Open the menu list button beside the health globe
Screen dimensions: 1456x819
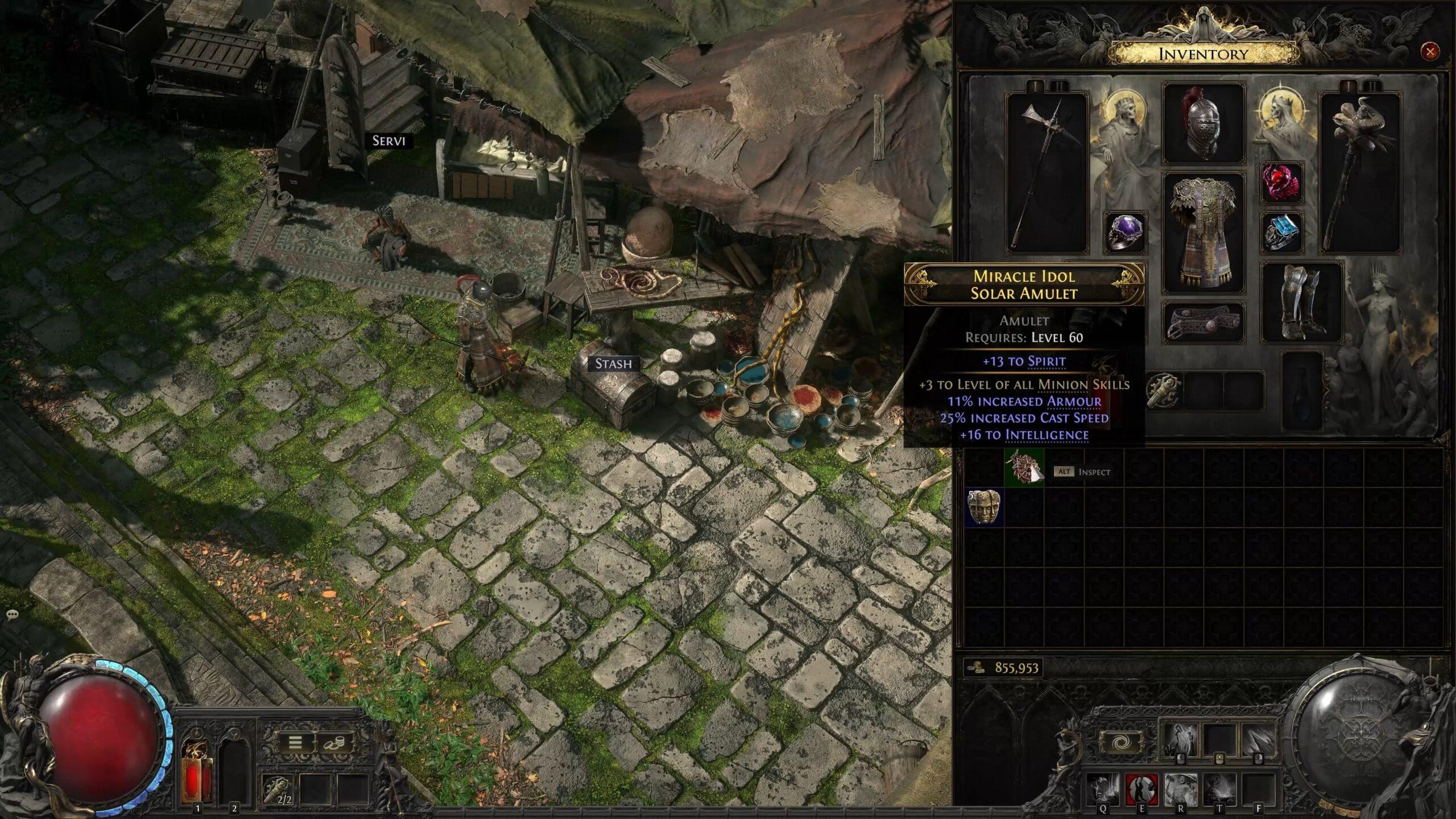coord(295,744)
